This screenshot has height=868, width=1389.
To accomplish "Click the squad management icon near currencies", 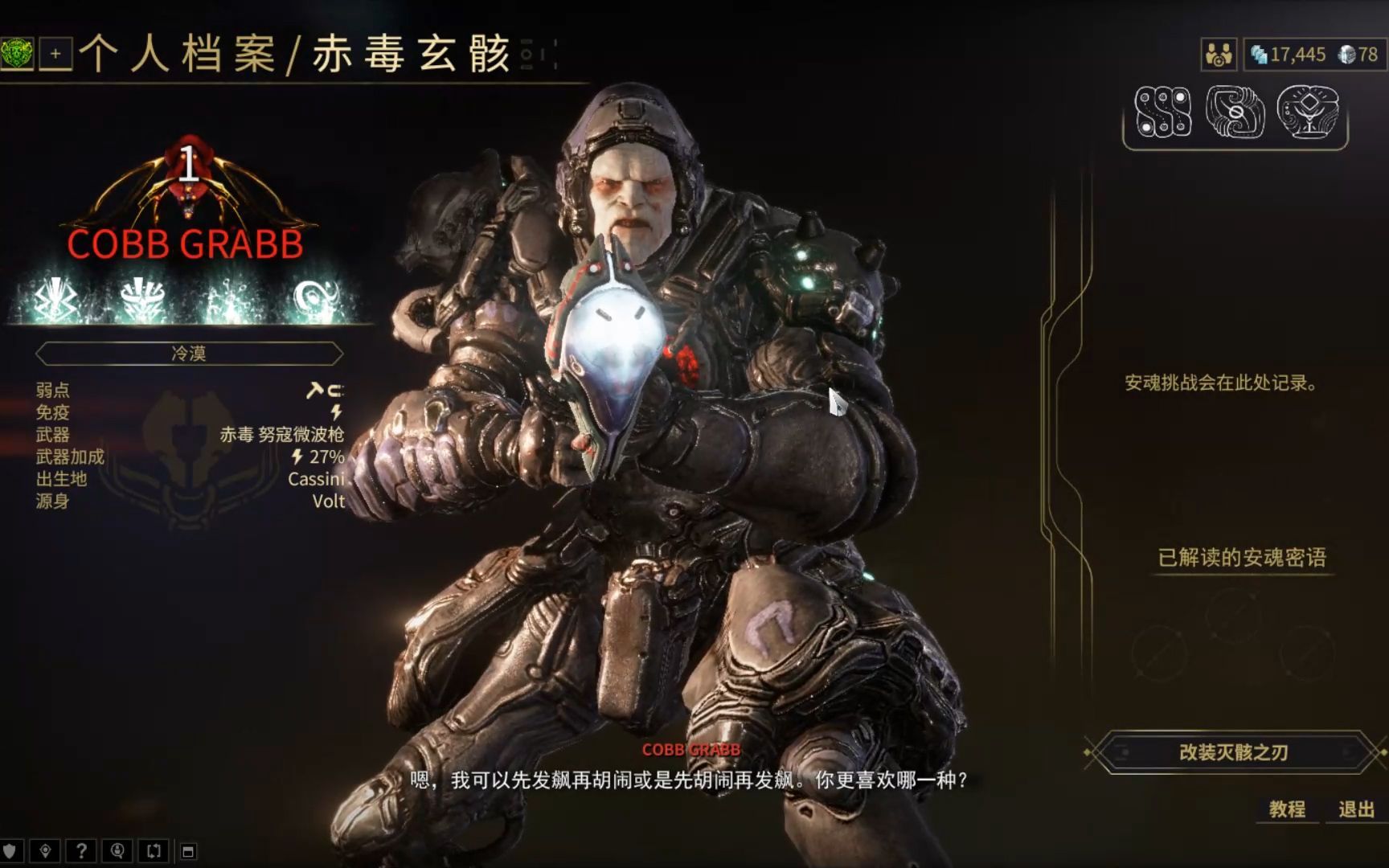I will click(1220, 55).
